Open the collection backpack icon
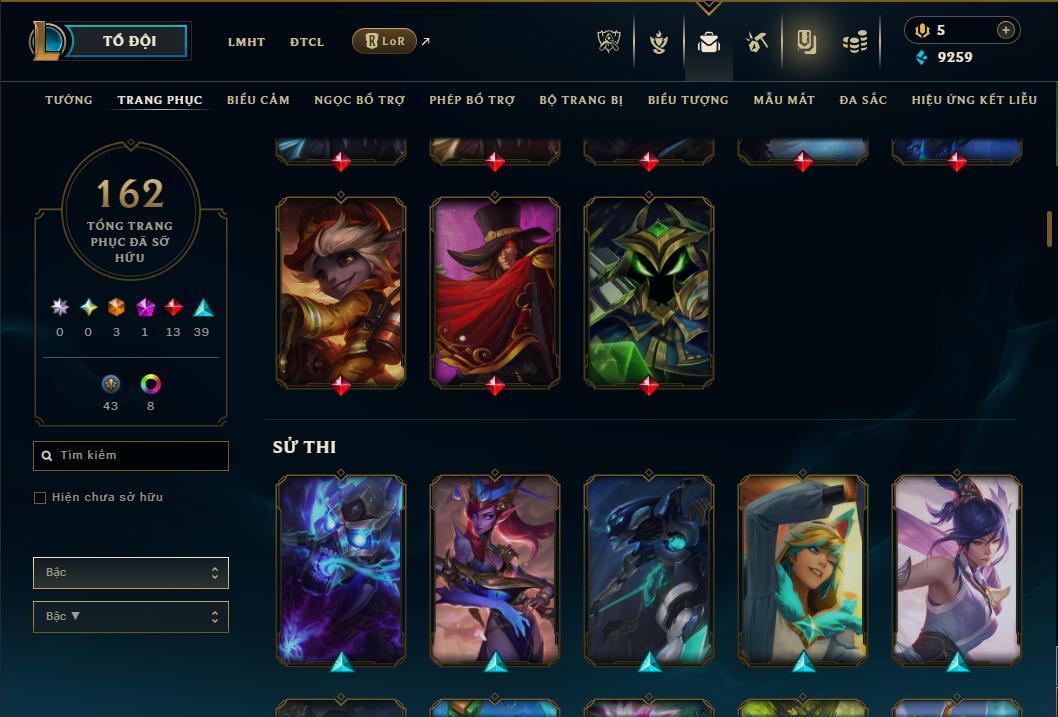Screen dimensions: 1058x717 point(708,42)
